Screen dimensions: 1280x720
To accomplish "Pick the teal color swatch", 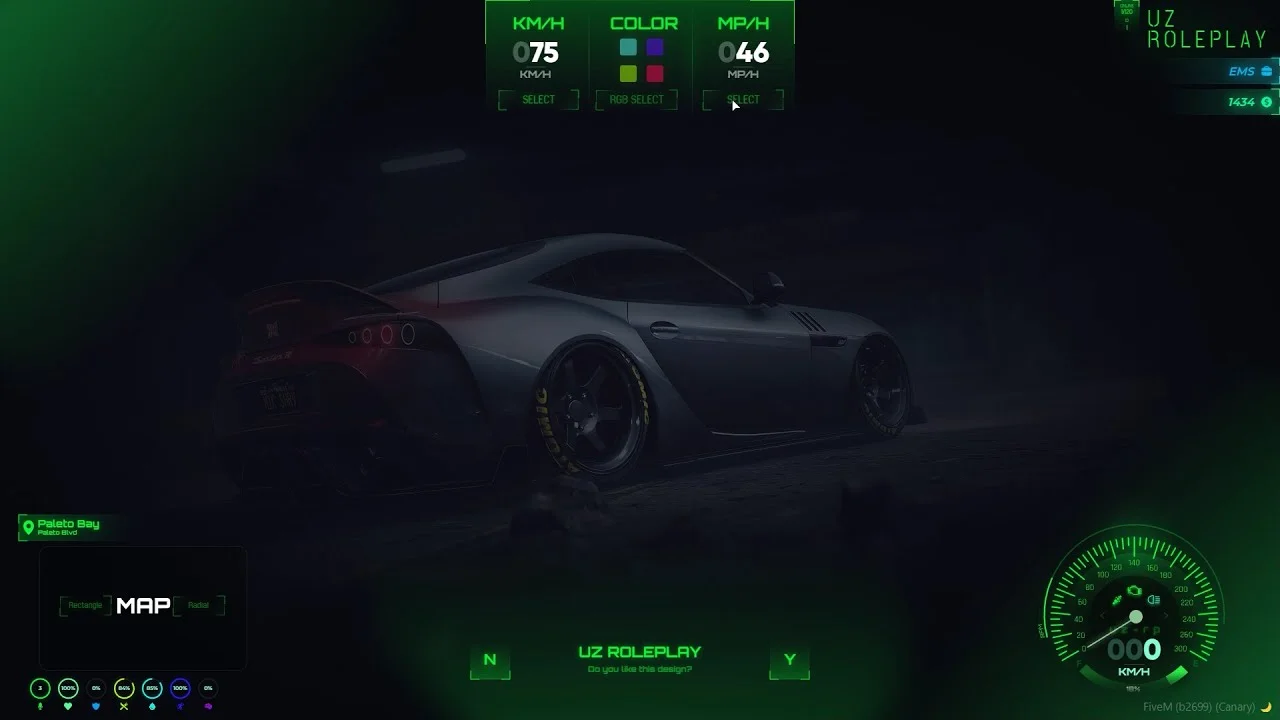I will pos(628,47).
